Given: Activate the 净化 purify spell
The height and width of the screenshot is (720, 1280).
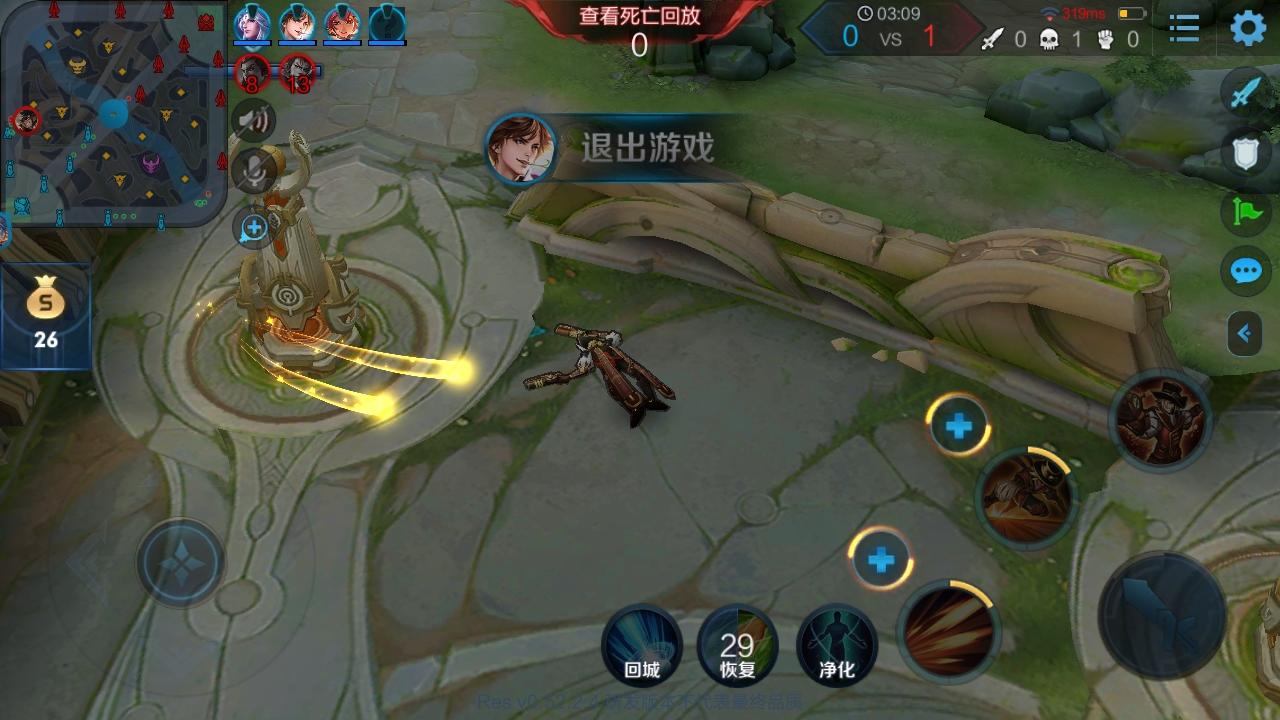Looking at the screenshot, I should pos(836,646).
